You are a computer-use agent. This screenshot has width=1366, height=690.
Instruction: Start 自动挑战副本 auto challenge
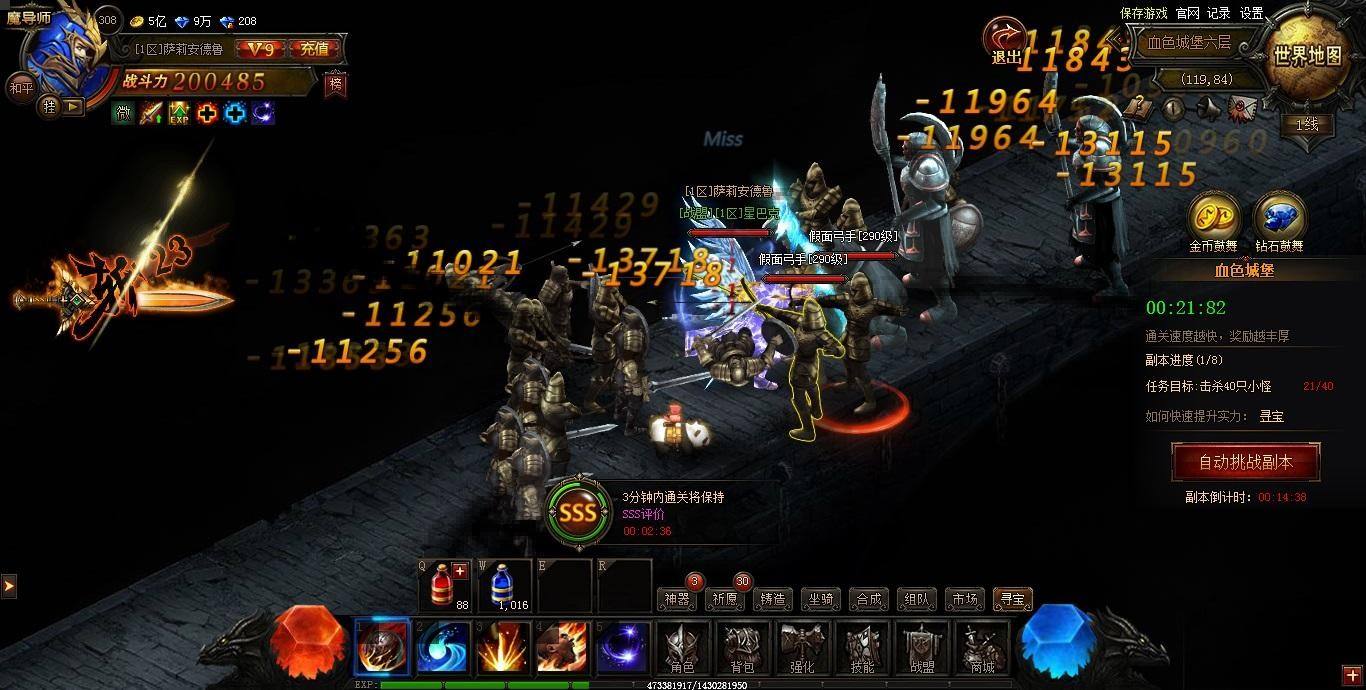(1245, 462)
